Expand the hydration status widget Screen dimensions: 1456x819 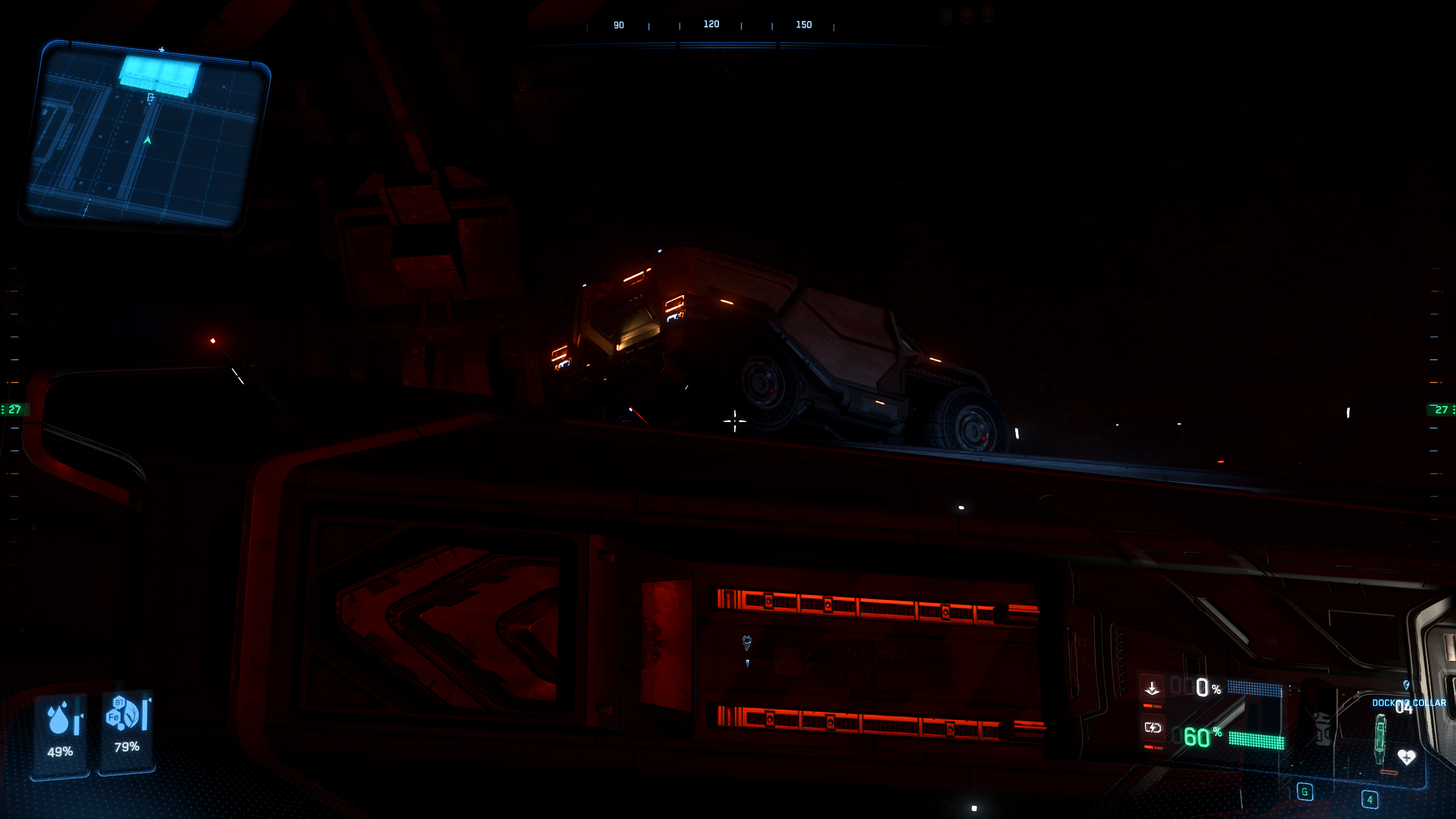pyautogui.click(x=59, y=734)
